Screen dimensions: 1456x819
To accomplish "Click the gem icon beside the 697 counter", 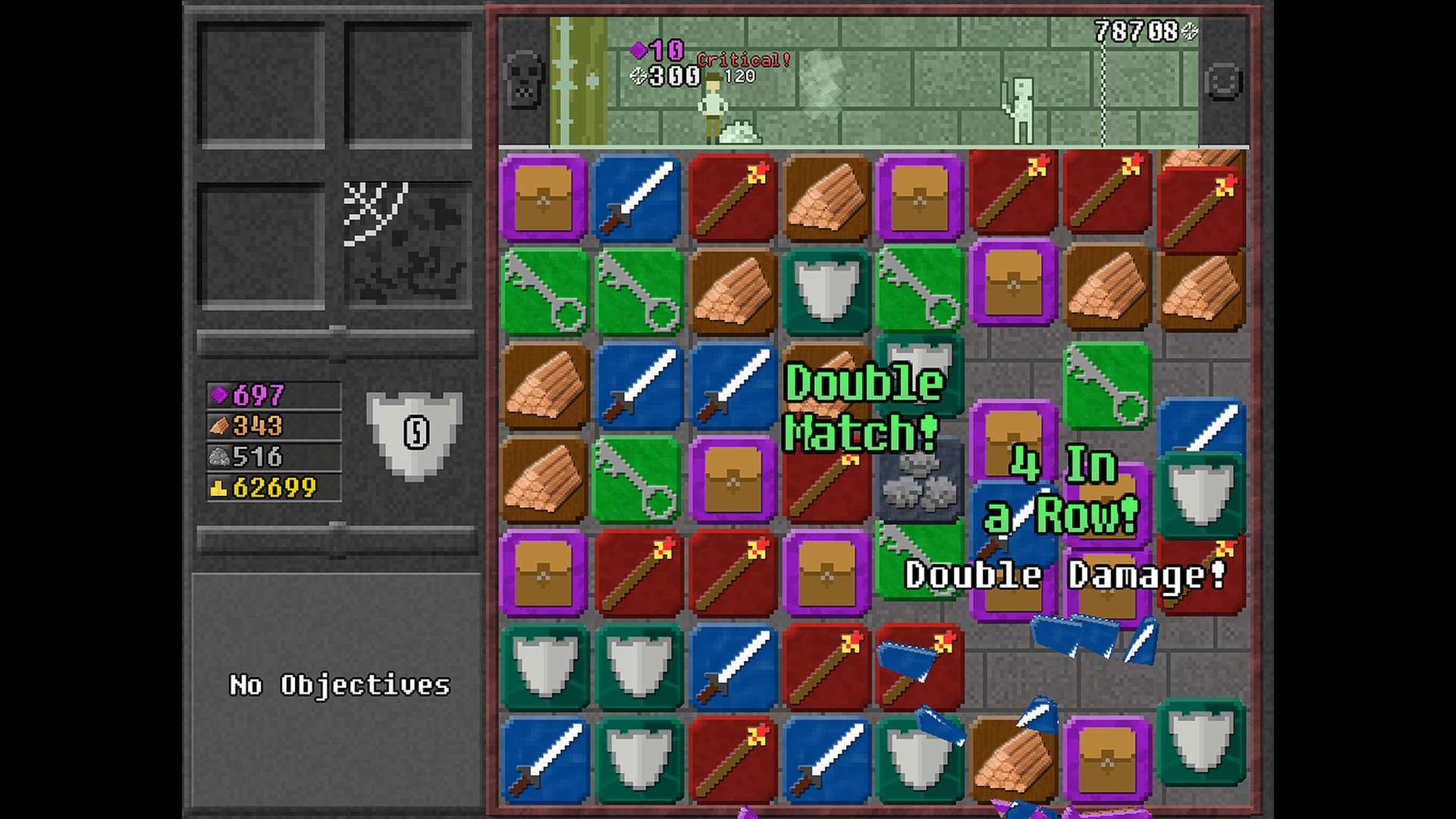I will tap(218, 395).
